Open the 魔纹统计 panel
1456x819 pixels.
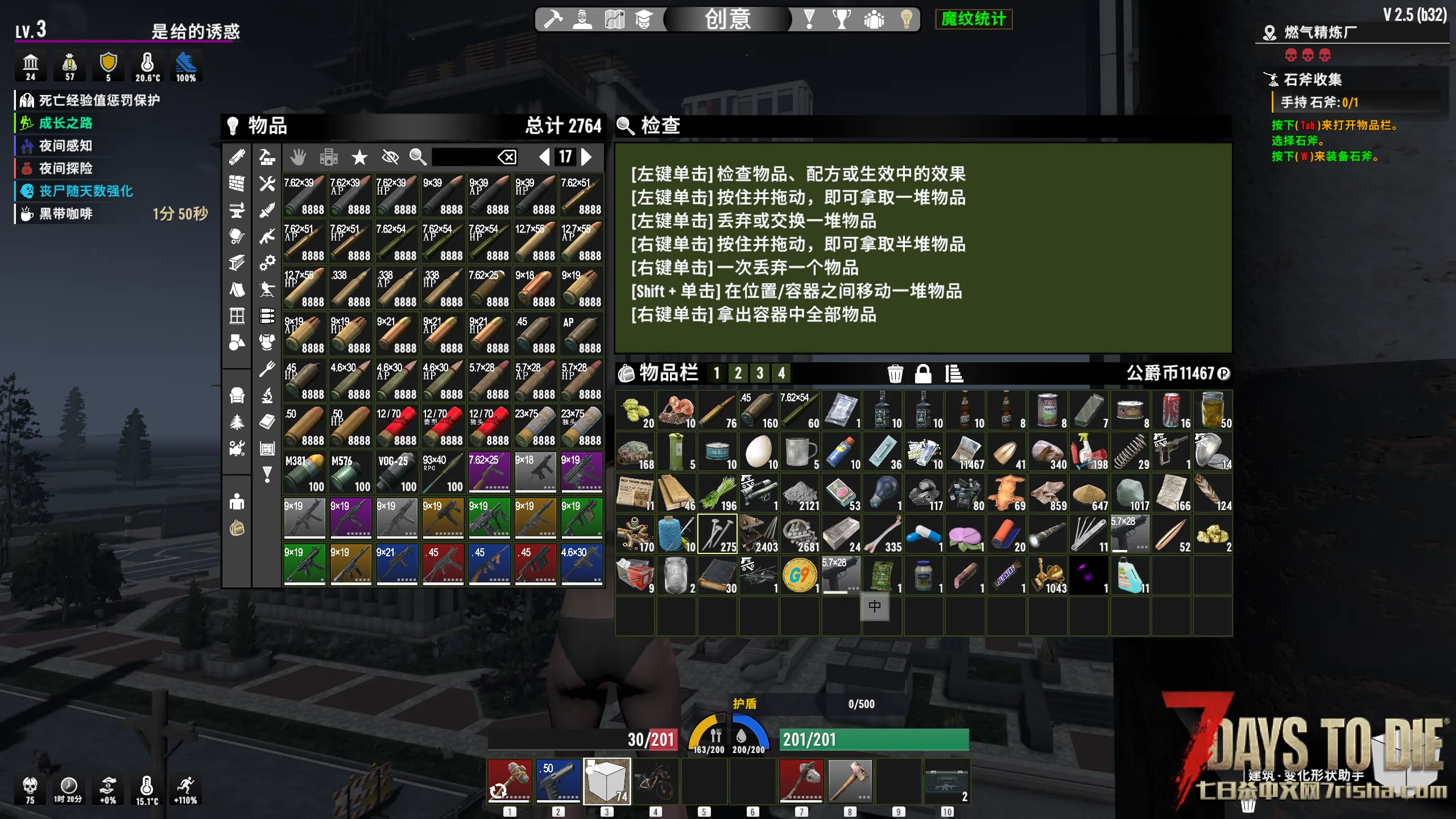(973, 19)
